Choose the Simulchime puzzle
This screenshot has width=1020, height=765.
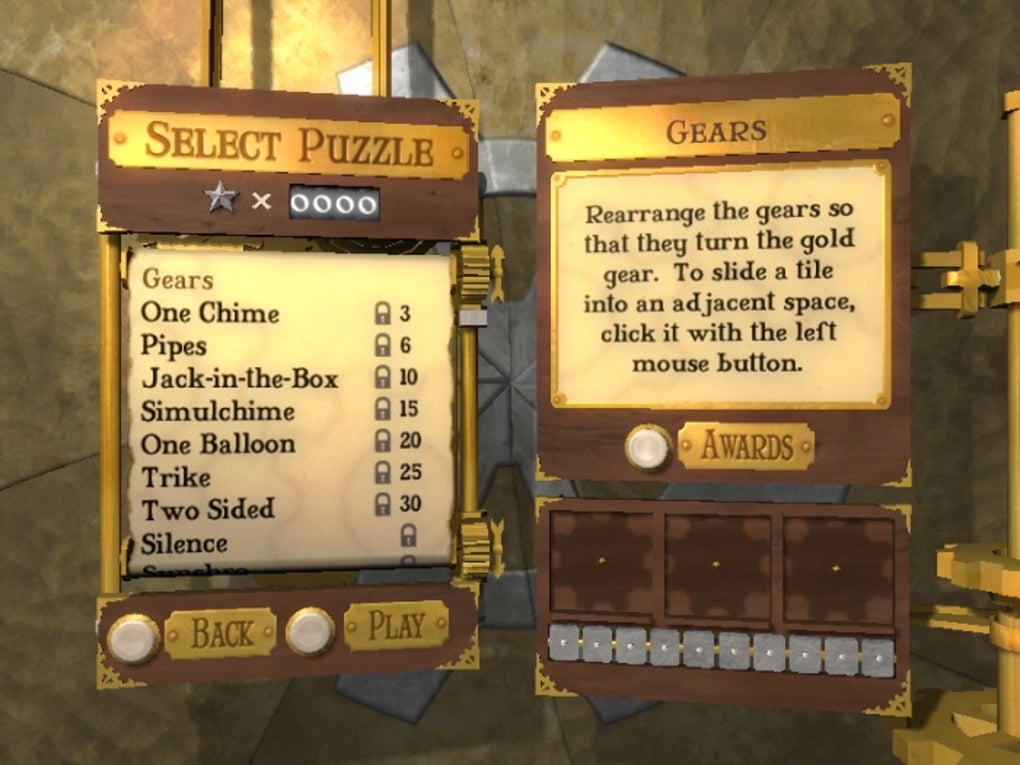pyautogui.click(x=217, y=411)
